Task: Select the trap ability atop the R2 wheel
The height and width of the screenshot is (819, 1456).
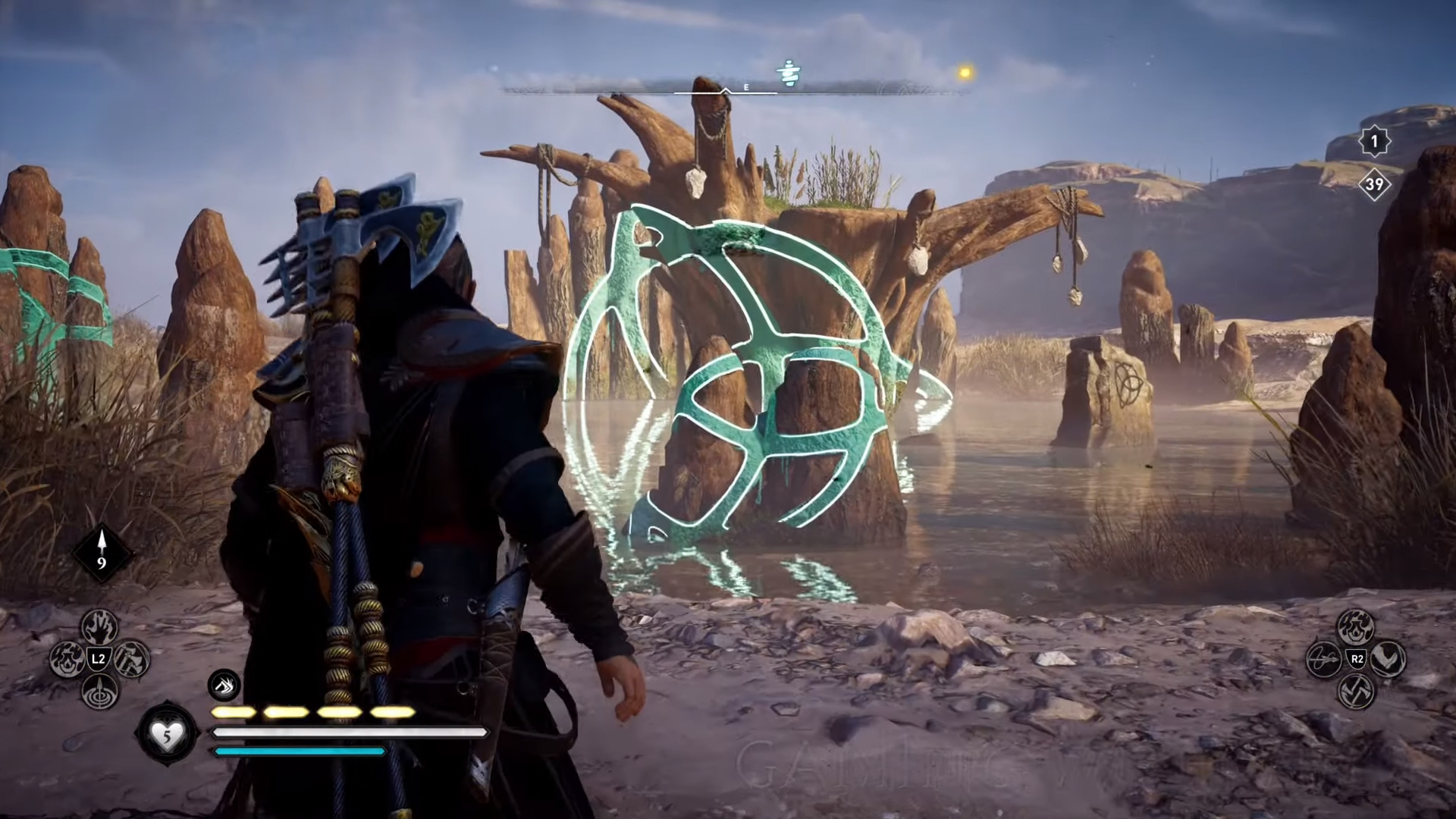Action: point(1356,626)
